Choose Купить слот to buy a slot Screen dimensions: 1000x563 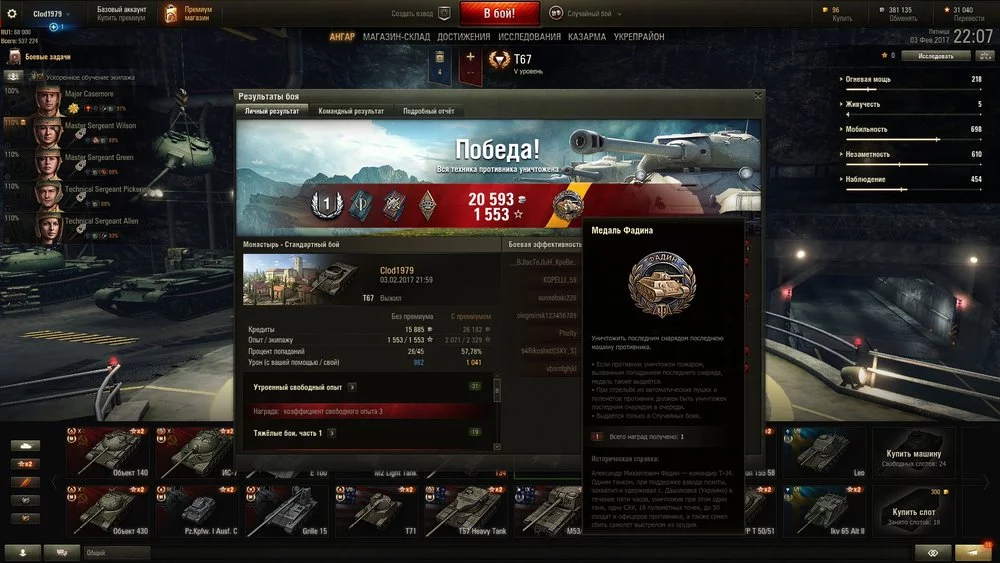coord(912,512)
